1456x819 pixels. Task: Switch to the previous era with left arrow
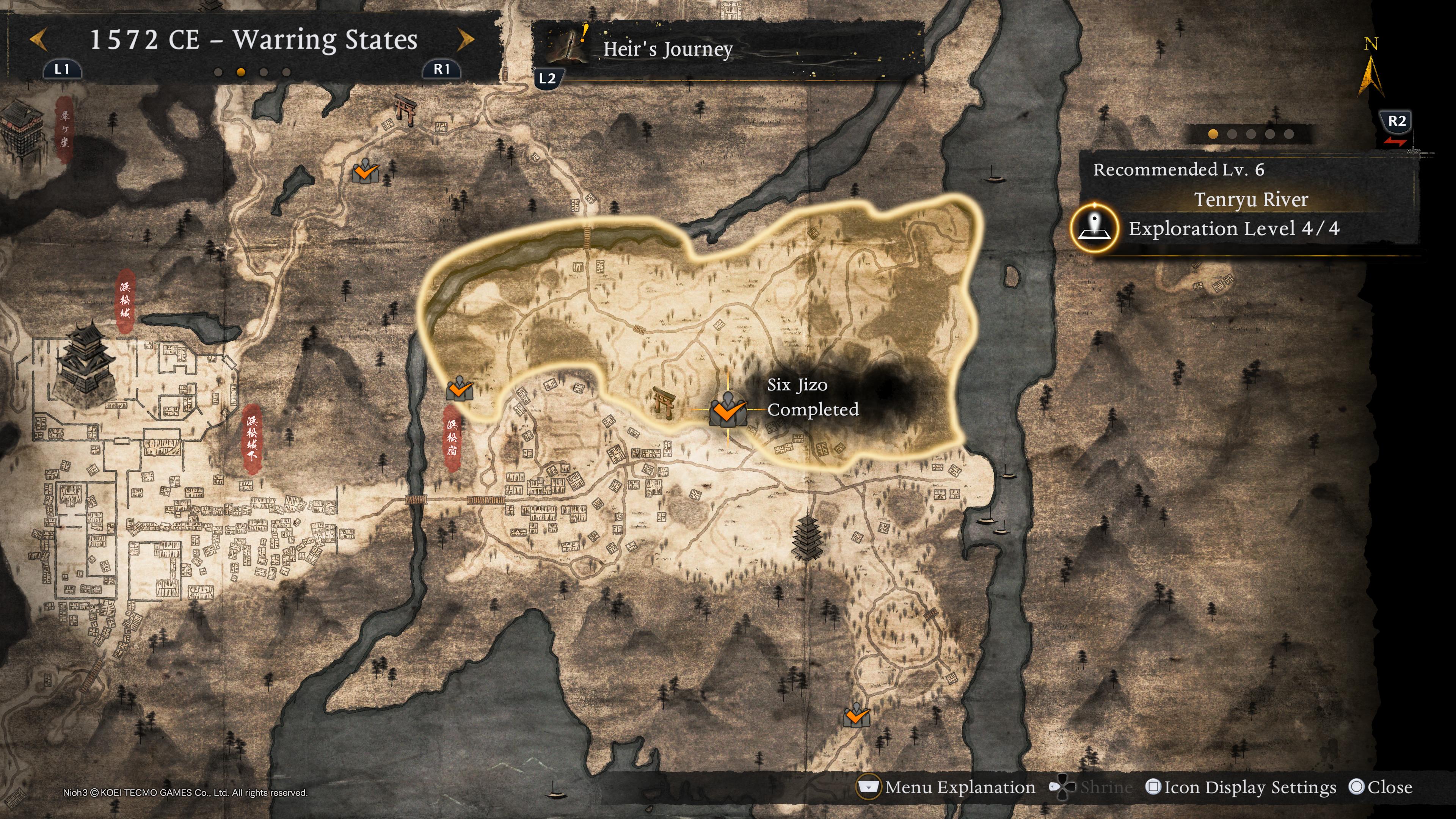38,39
